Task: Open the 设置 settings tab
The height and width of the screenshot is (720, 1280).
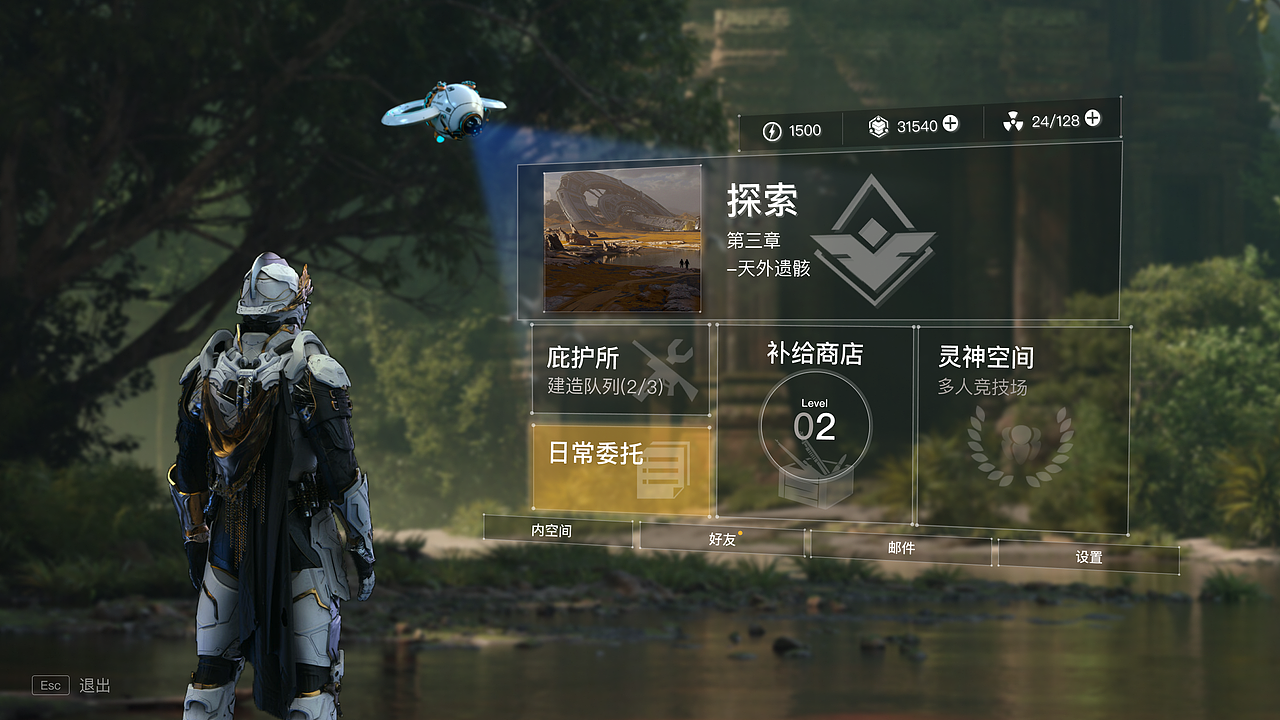Action: coord(1089,559)
